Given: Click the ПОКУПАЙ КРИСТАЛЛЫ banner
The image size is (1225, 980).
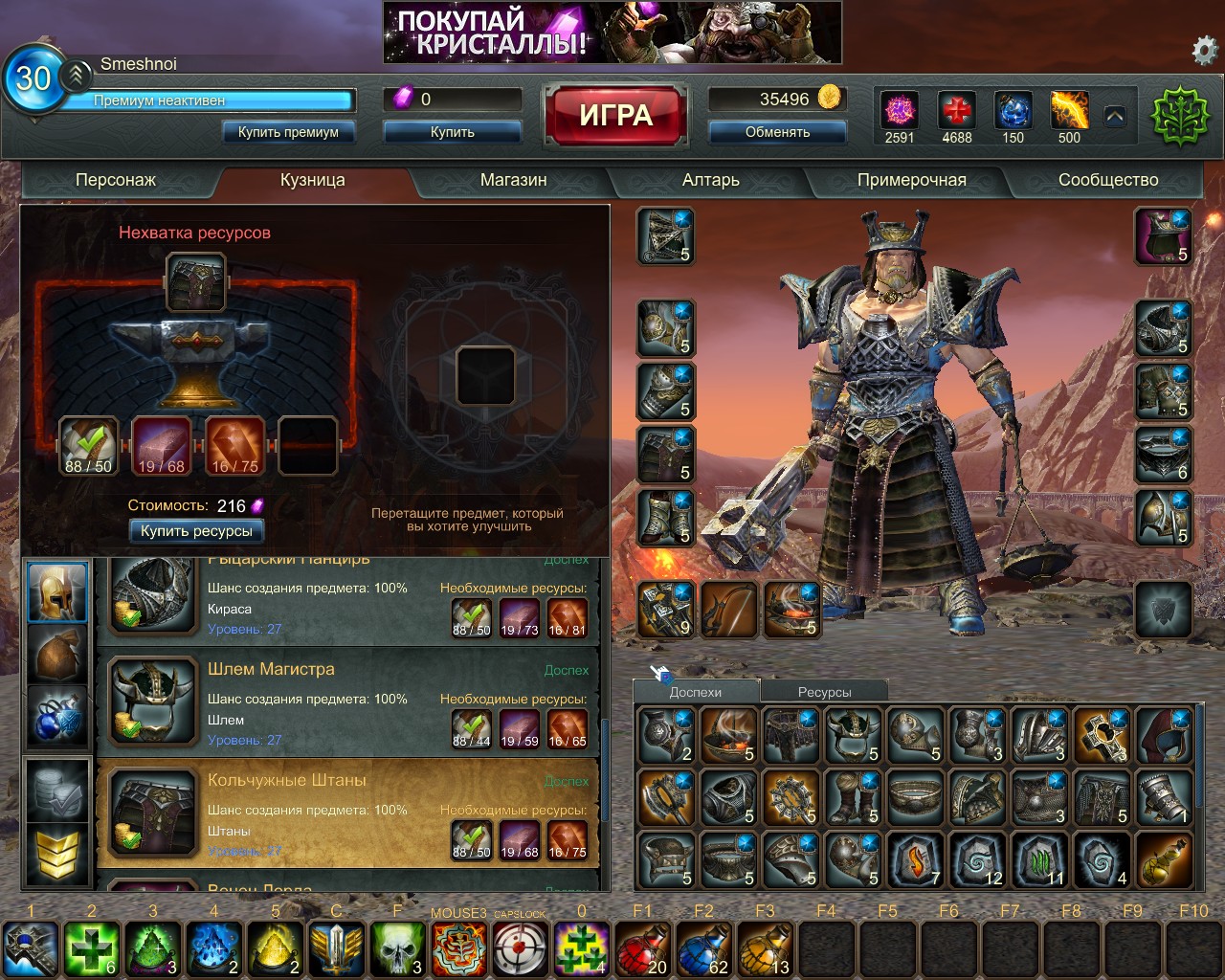Looking at the screenshot, I should pos(612,33).
